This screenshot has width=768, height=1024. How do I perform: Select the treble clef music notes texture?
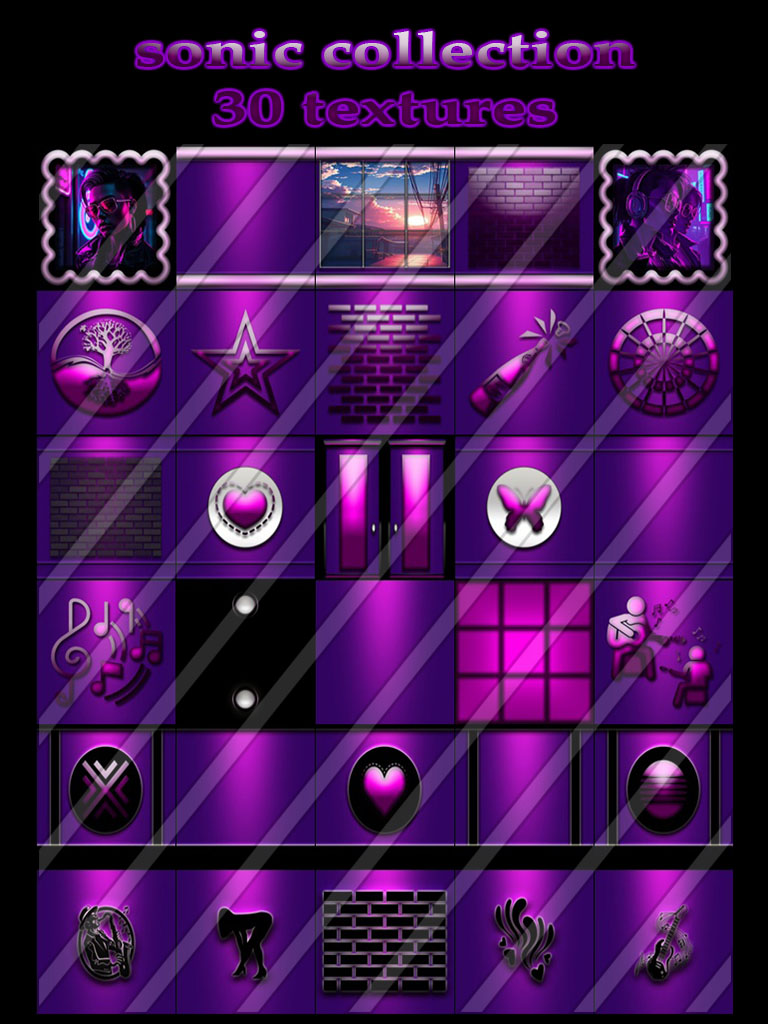tap(106, 651)
